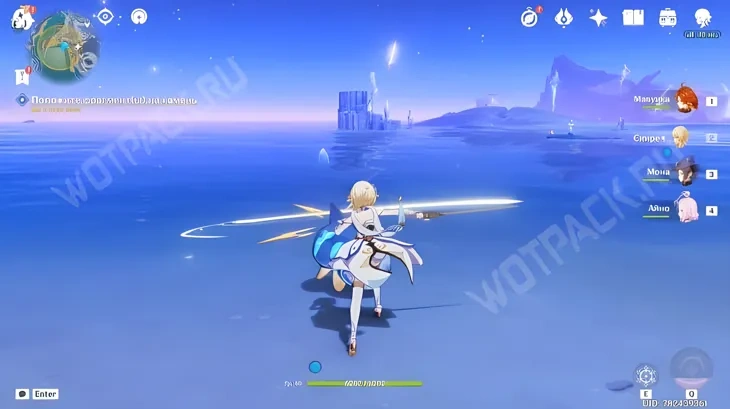Switch to party member Мавуика
The height and width of the screenshot is (409, 730).
[x=685, y=100]
